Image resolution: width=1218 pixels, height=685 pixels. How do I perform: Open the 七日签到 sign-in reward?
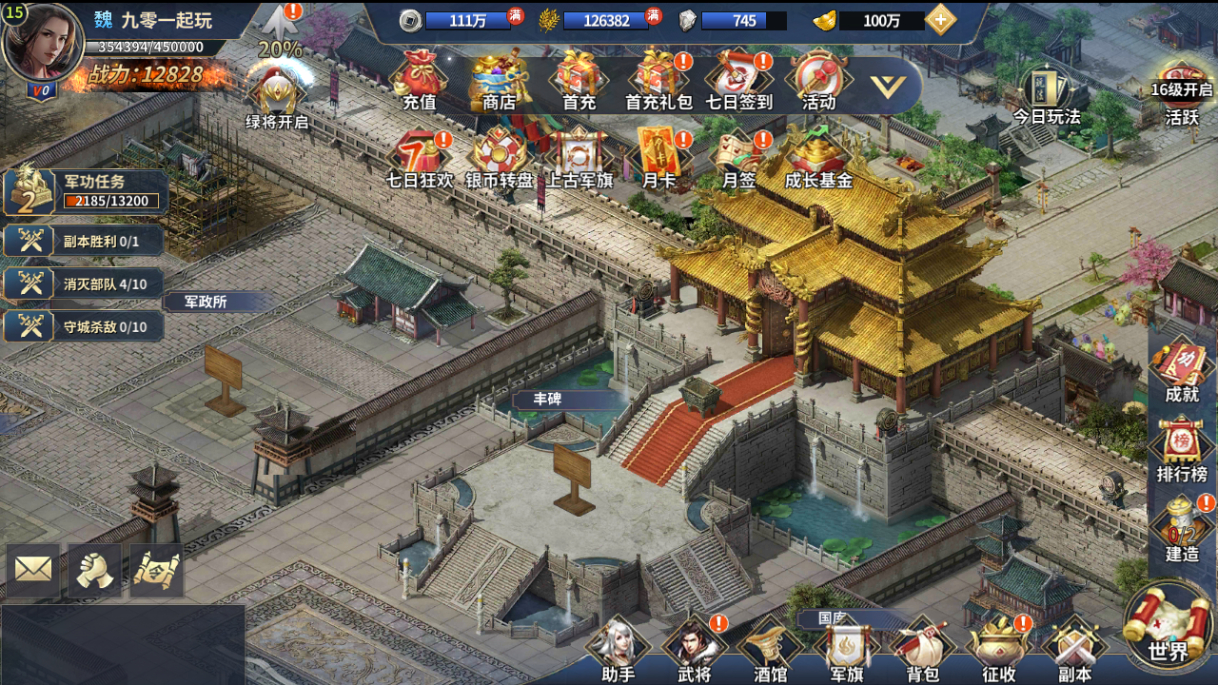(739, 80)
